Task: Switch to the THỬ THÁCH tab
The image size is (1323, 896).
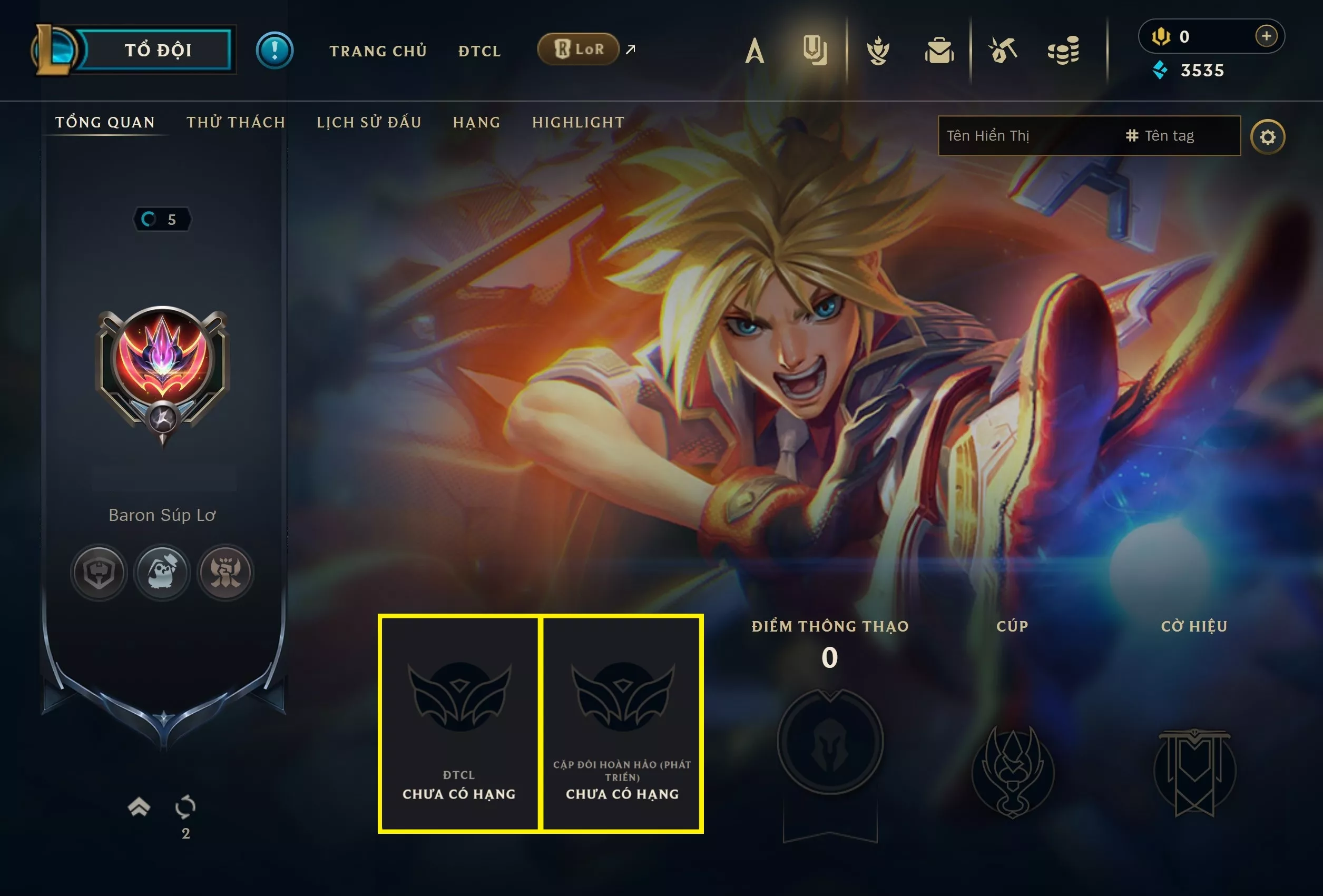Action: pyautogui.click(x=236, y=122)
